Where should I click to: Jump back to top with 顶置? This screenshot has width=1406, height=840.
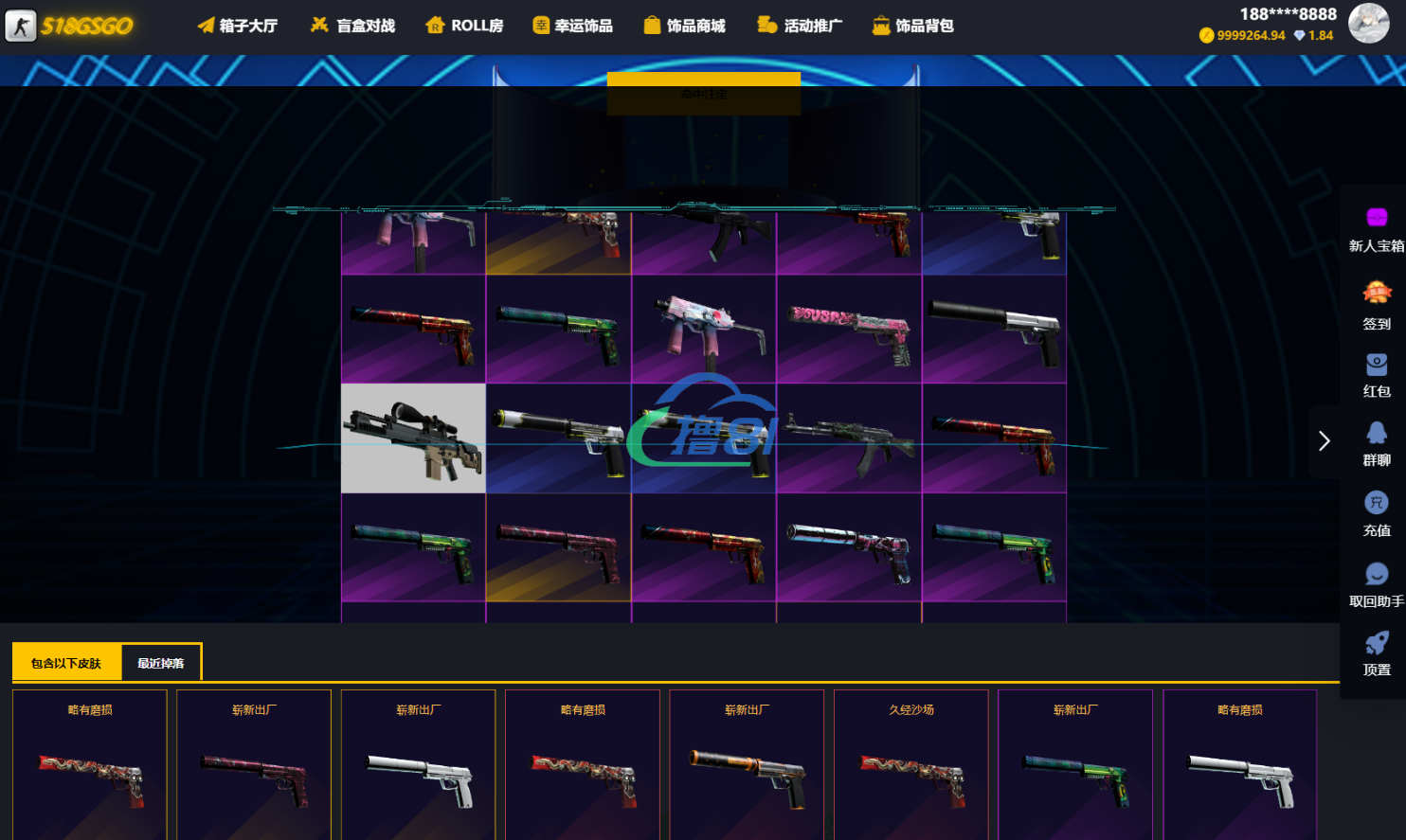pyautogui.click(x=1377, y=654)
